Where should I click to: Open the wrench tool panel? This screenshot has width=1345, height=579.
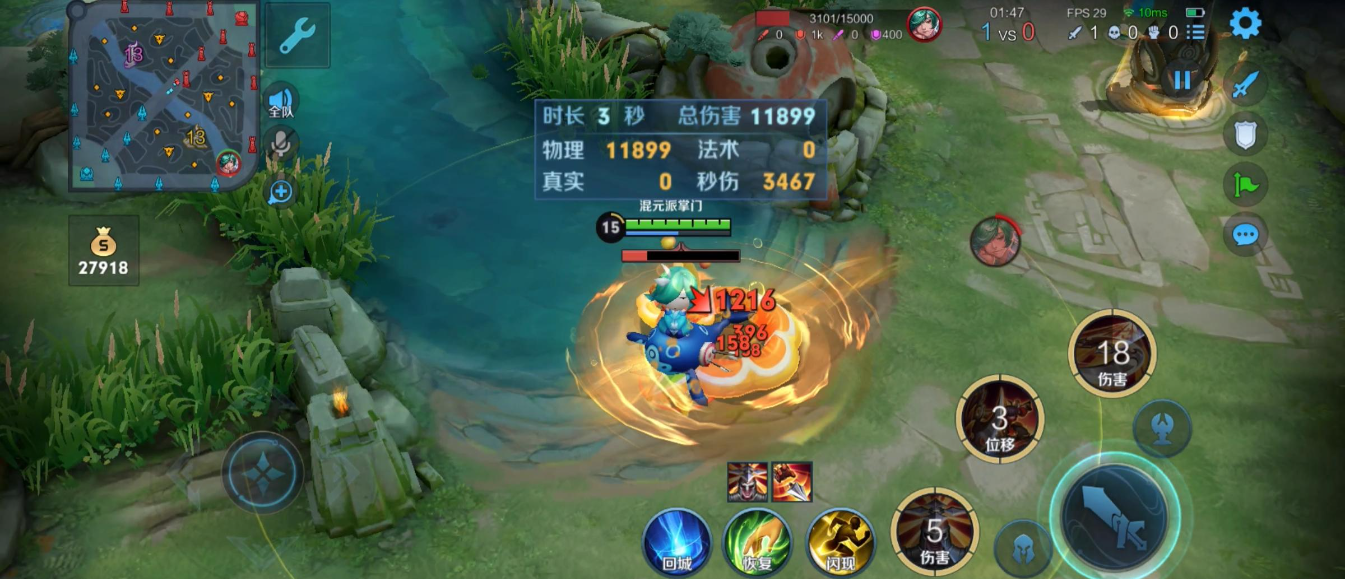pos(298,35)
